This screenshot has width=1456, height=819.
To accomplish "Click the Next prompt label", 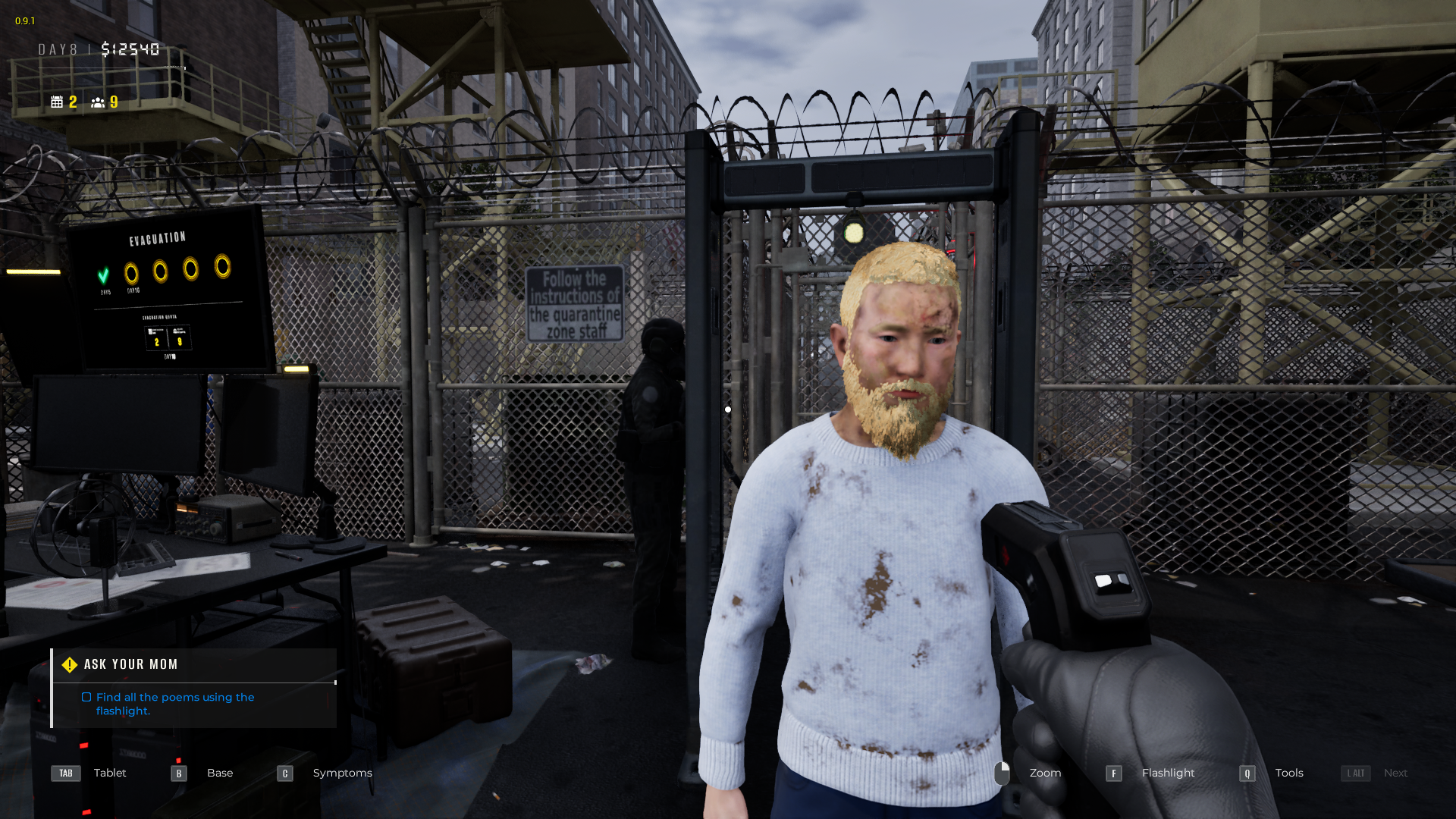I will click(1396, 773).
